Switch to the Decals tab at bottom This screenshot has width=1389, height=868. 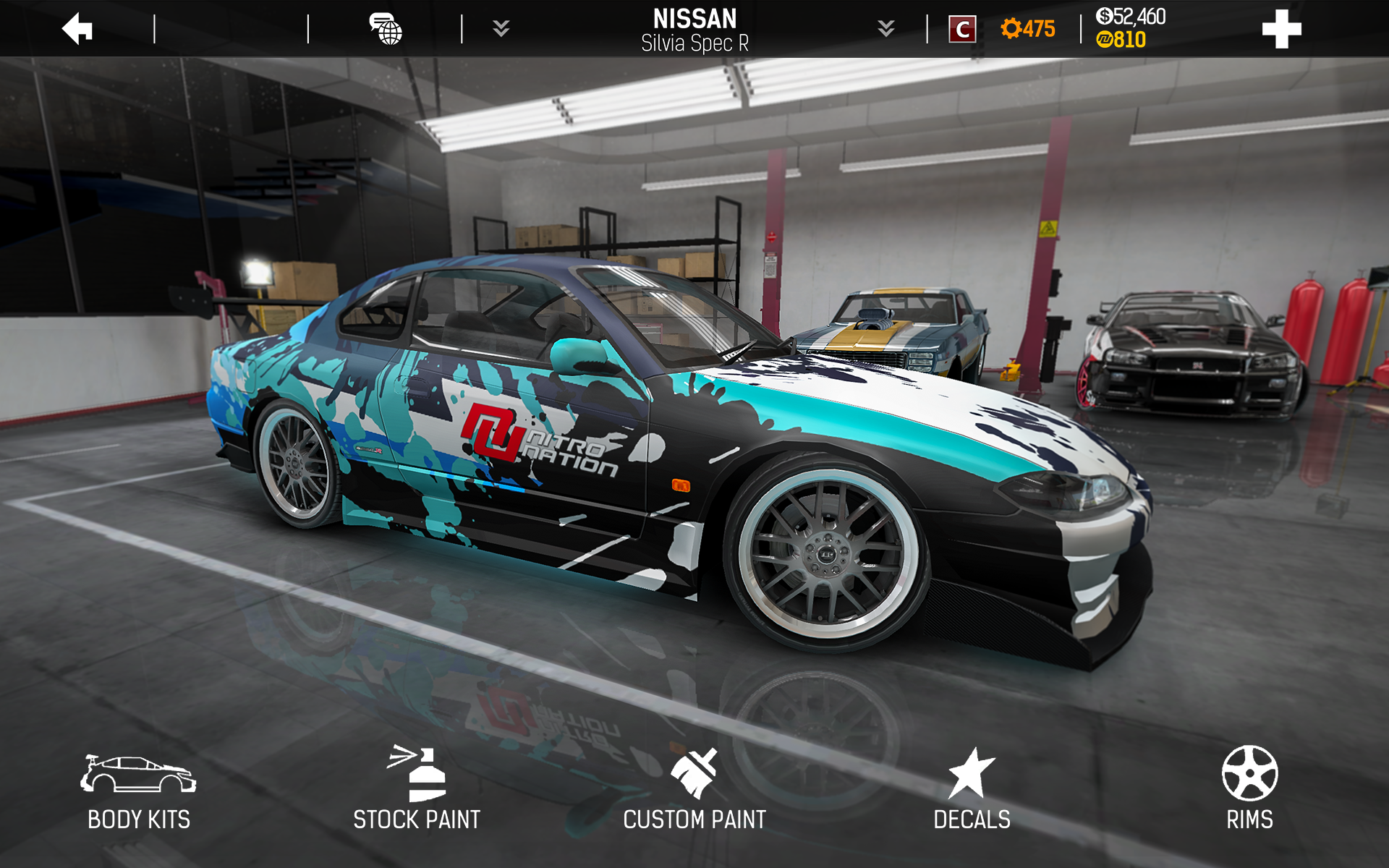pyautogui.click(x=972, y=818)
